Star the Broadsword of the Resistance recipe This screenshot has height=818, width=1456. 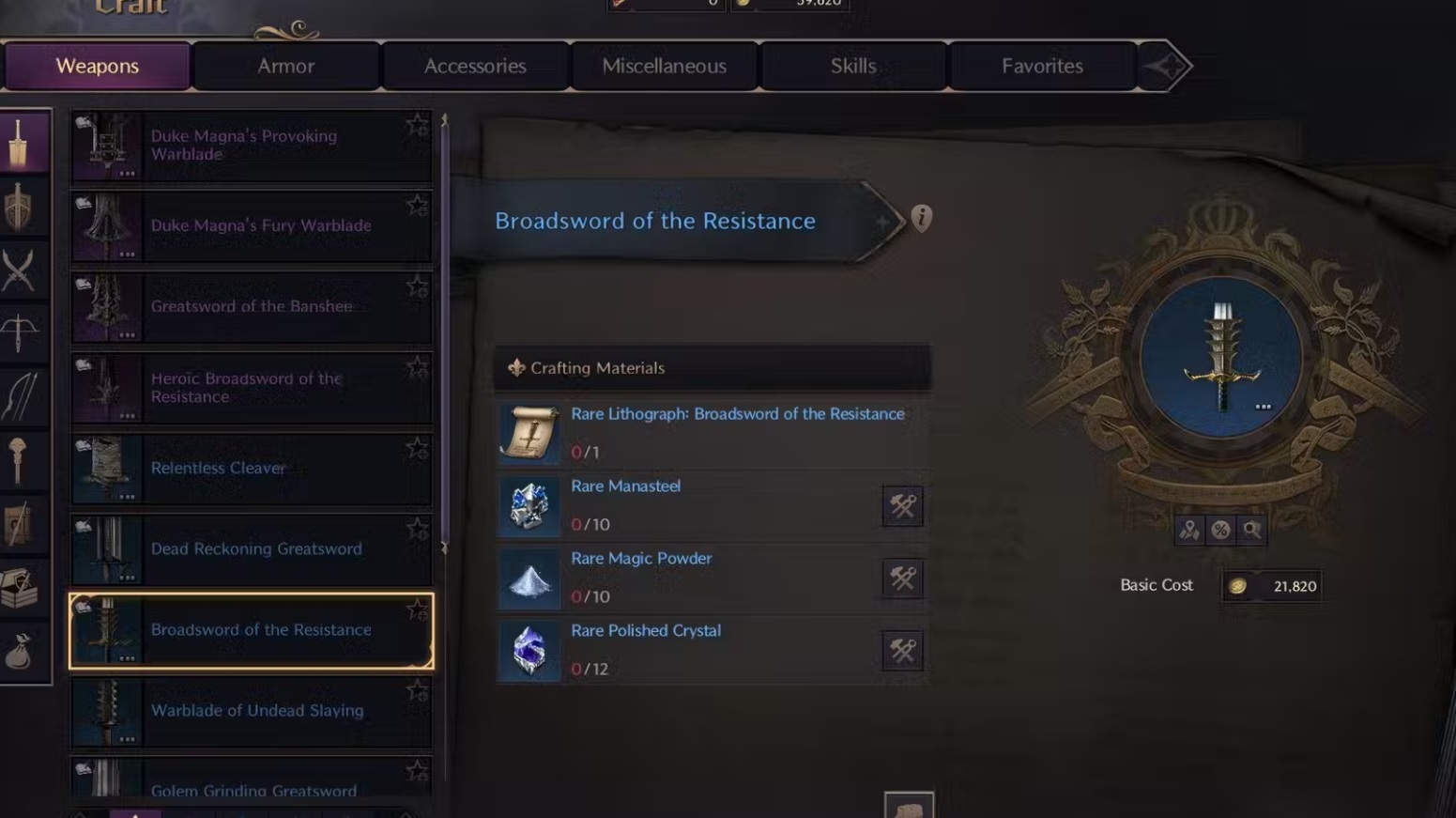416,610
